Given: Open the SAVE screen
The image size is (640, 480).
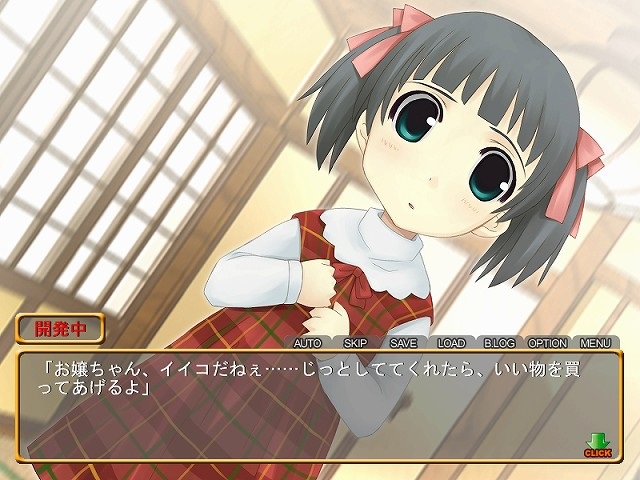Looking at the screenshot, I should [x=403, y=342].
